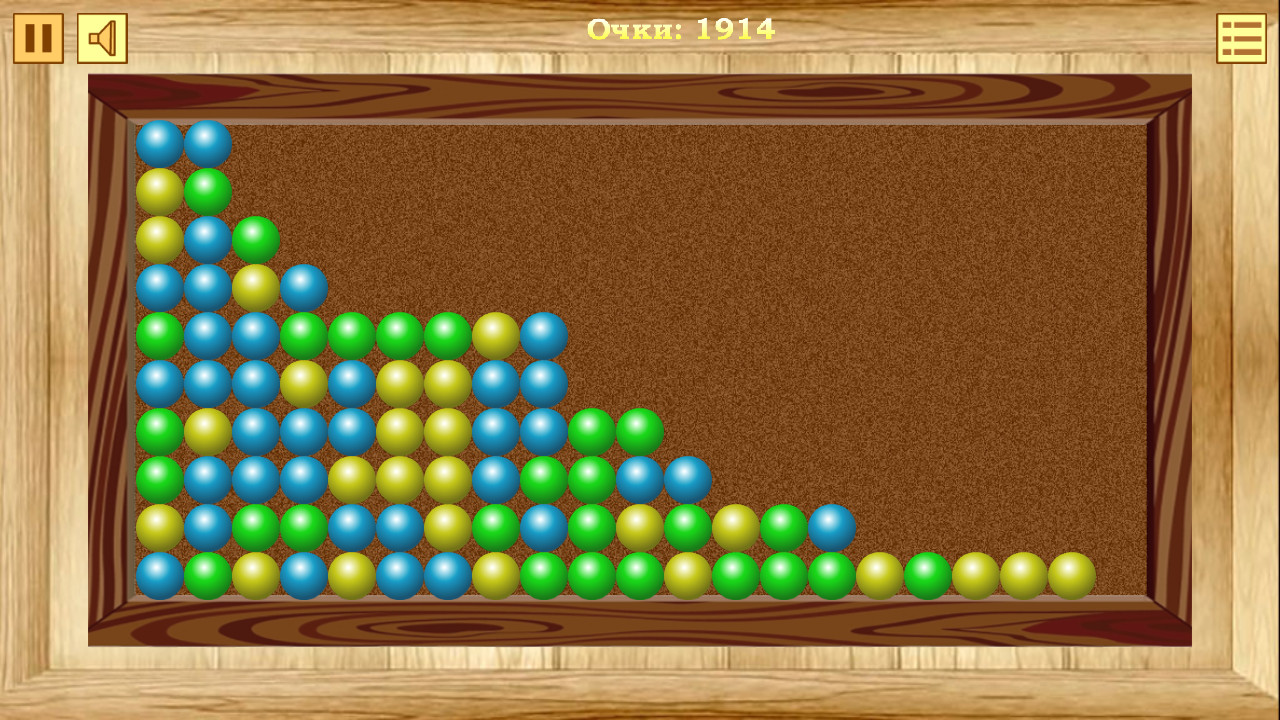Click the lone yellow ball at bottom-right end

click(x=1074, y=572)
